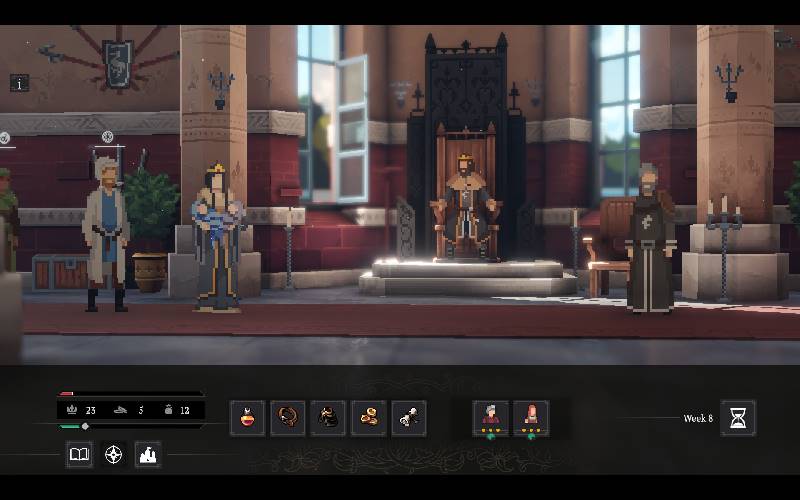Select the black pouch item slot
This screenshot has height=500, width=800.
(x=328, y=418)
